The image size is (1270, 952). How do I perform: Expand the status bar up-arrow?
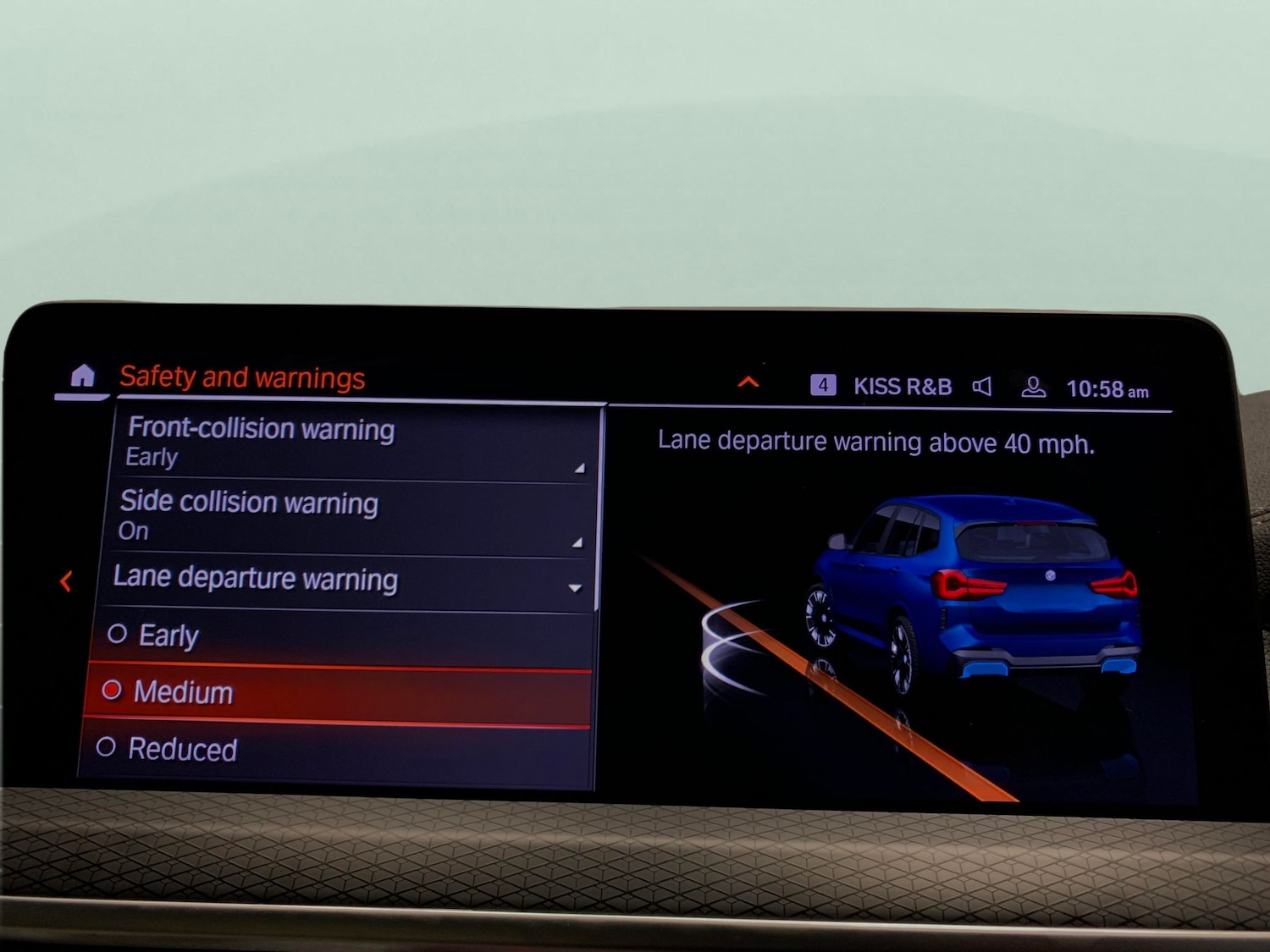coord(748,382)
